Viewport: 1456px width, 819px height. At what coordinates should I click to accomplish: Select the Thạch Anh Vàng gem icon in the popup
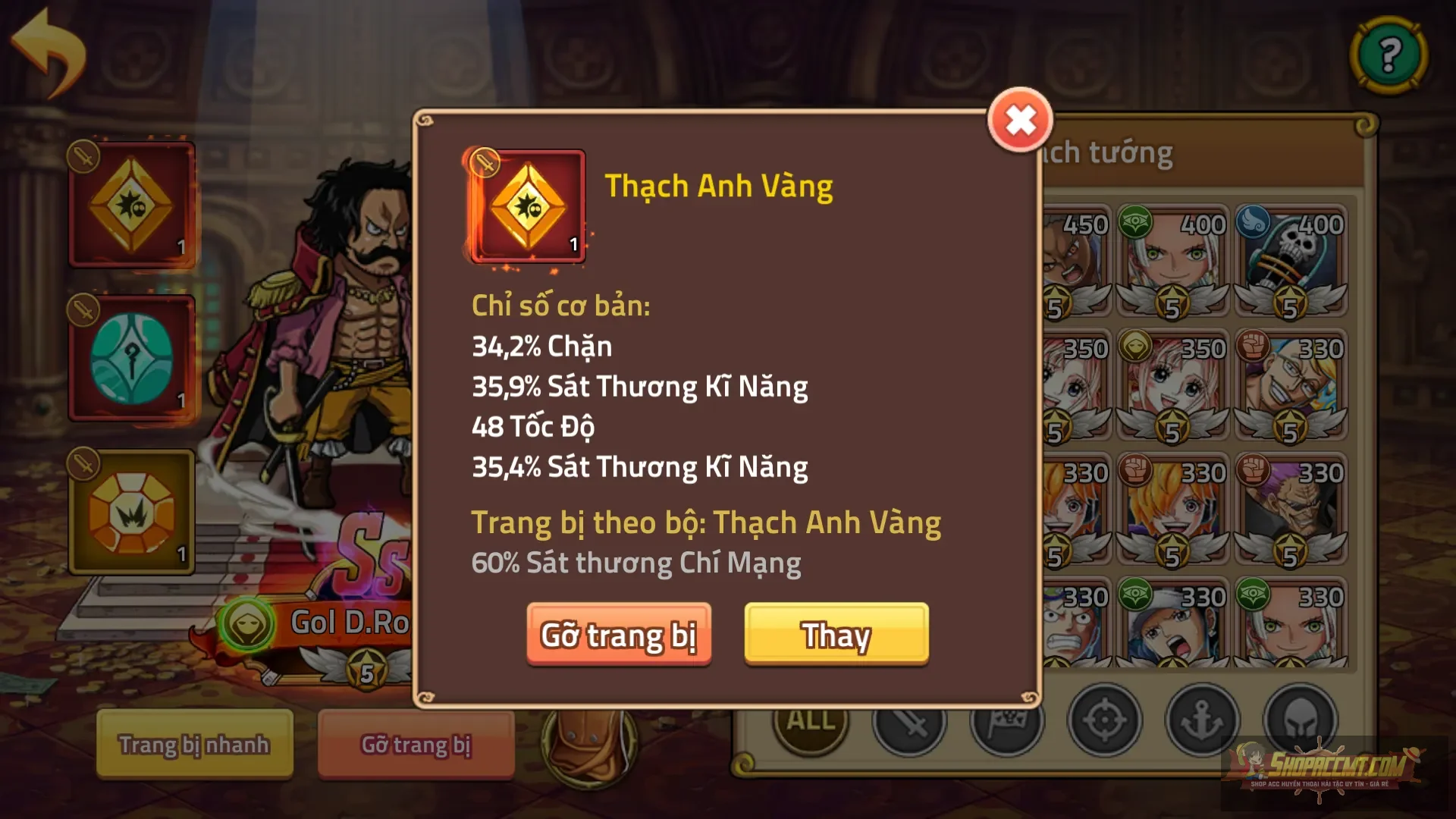click(x=526, y=206)
